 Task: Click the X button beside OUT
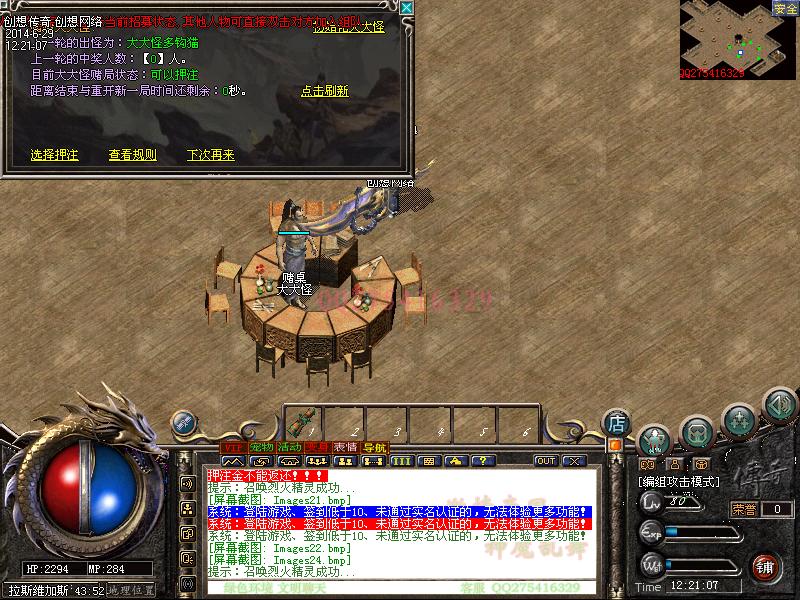(x=573, y=461)
